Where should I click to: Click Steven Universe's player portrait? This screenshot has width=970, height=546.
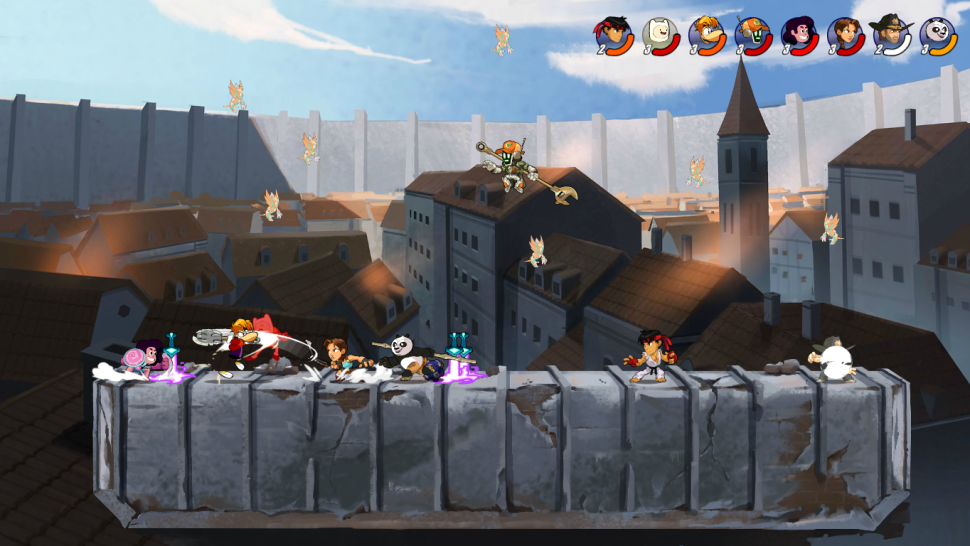tap(799, 34)
